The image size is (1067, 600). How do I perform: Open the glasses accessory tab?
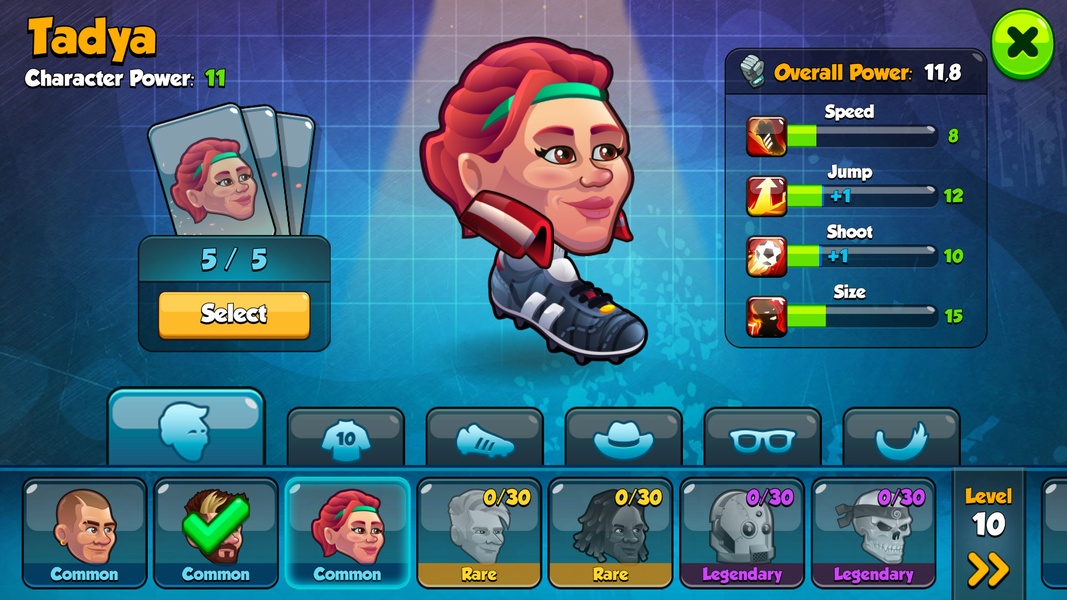tap(762, 438)
